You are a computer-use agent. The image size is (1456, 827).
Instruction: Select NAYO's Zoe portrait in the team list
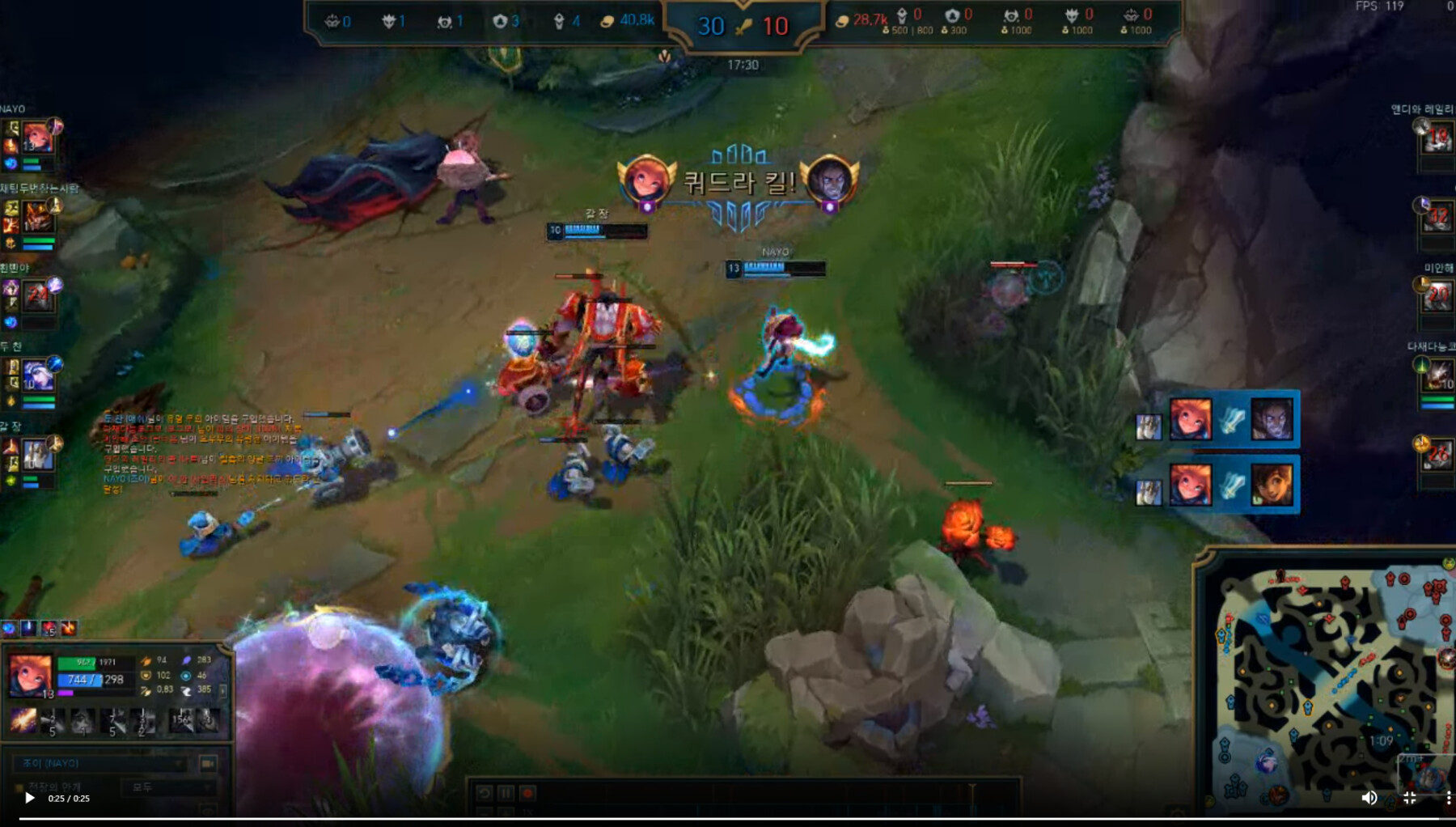pos(37,138)
